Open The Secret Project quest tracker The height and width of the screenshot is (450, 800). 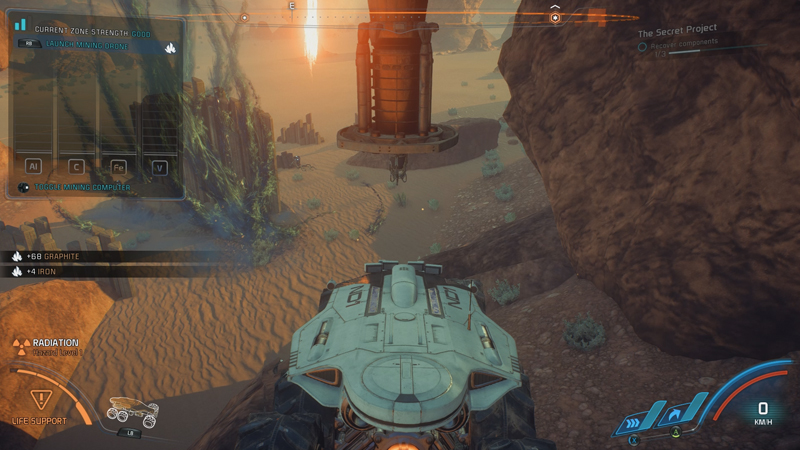click(x=676, y=30)
